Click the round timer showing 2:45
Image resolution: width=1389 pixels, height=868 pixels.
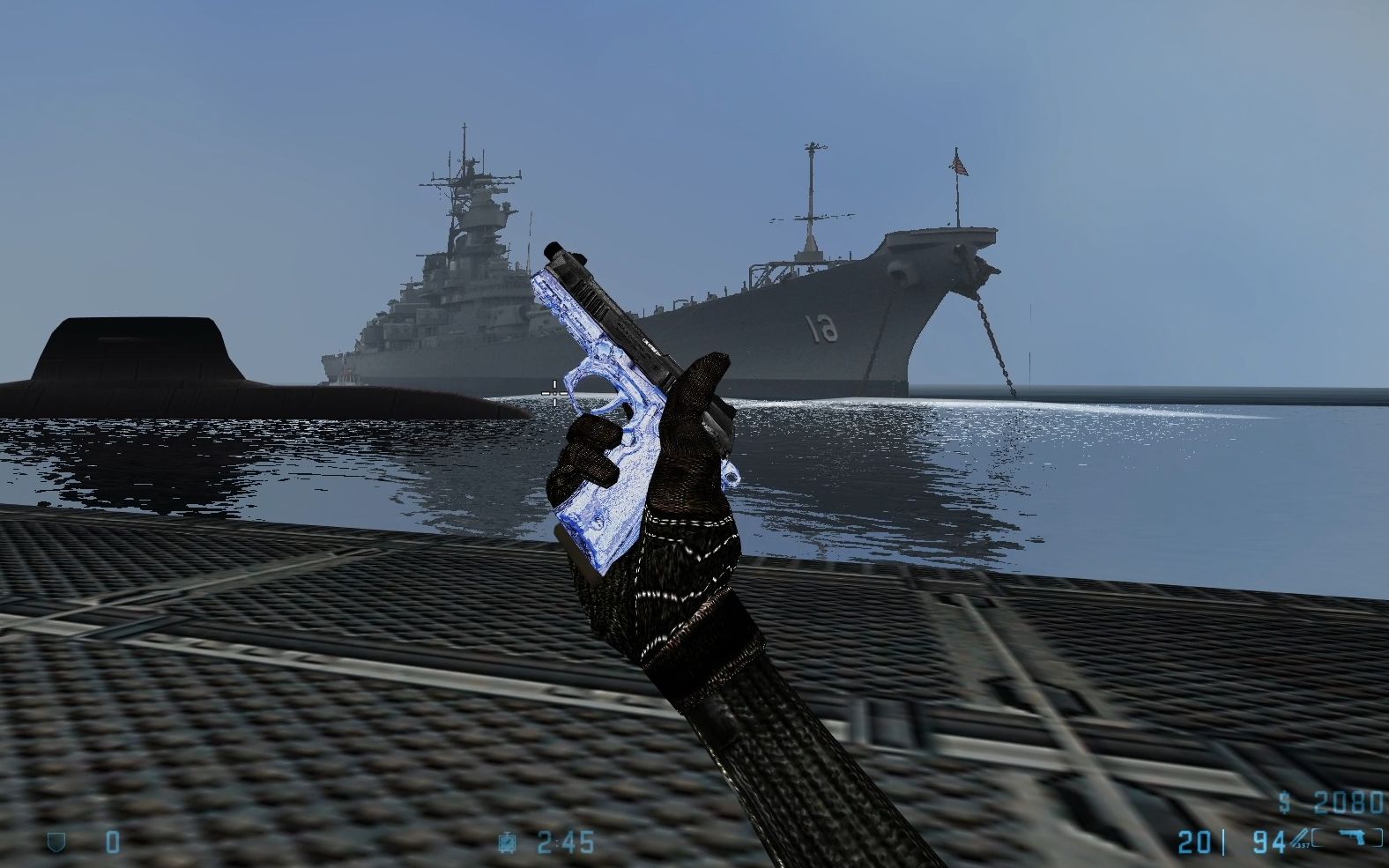564,842
